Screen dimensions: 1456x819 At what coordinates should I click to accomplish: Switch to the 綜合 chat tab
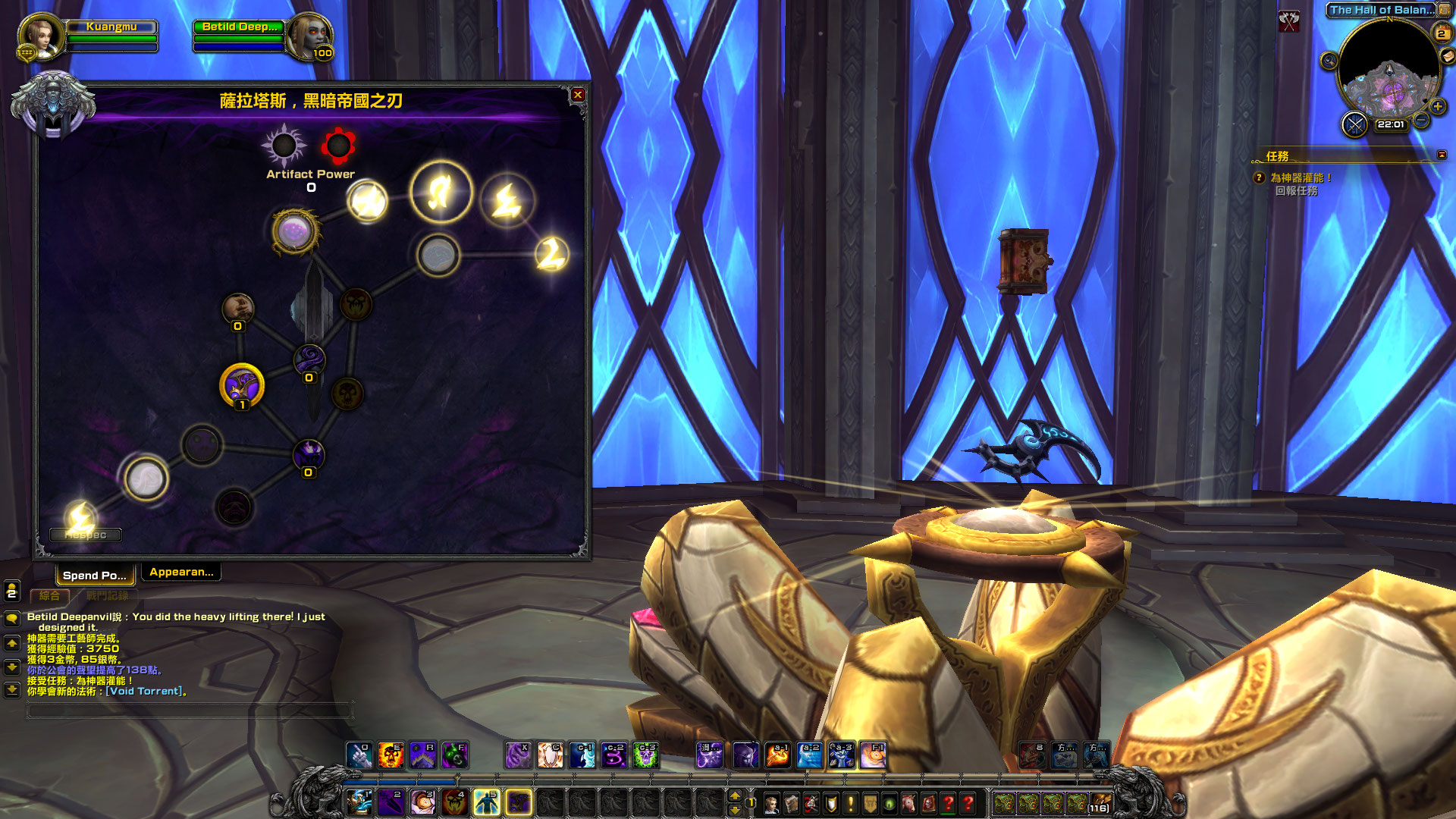pyautogui.click(x=49, y=596)
